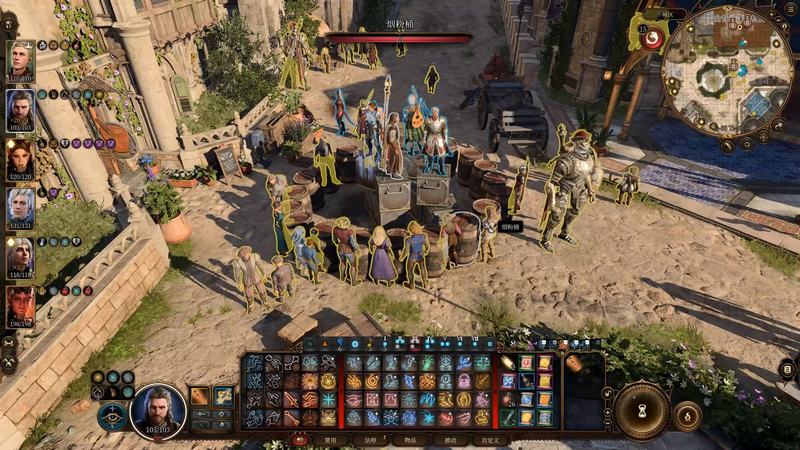Click the red and white day-night clock icon
The height and width of the screenshot is (450, 800).
tap(653, 38)
